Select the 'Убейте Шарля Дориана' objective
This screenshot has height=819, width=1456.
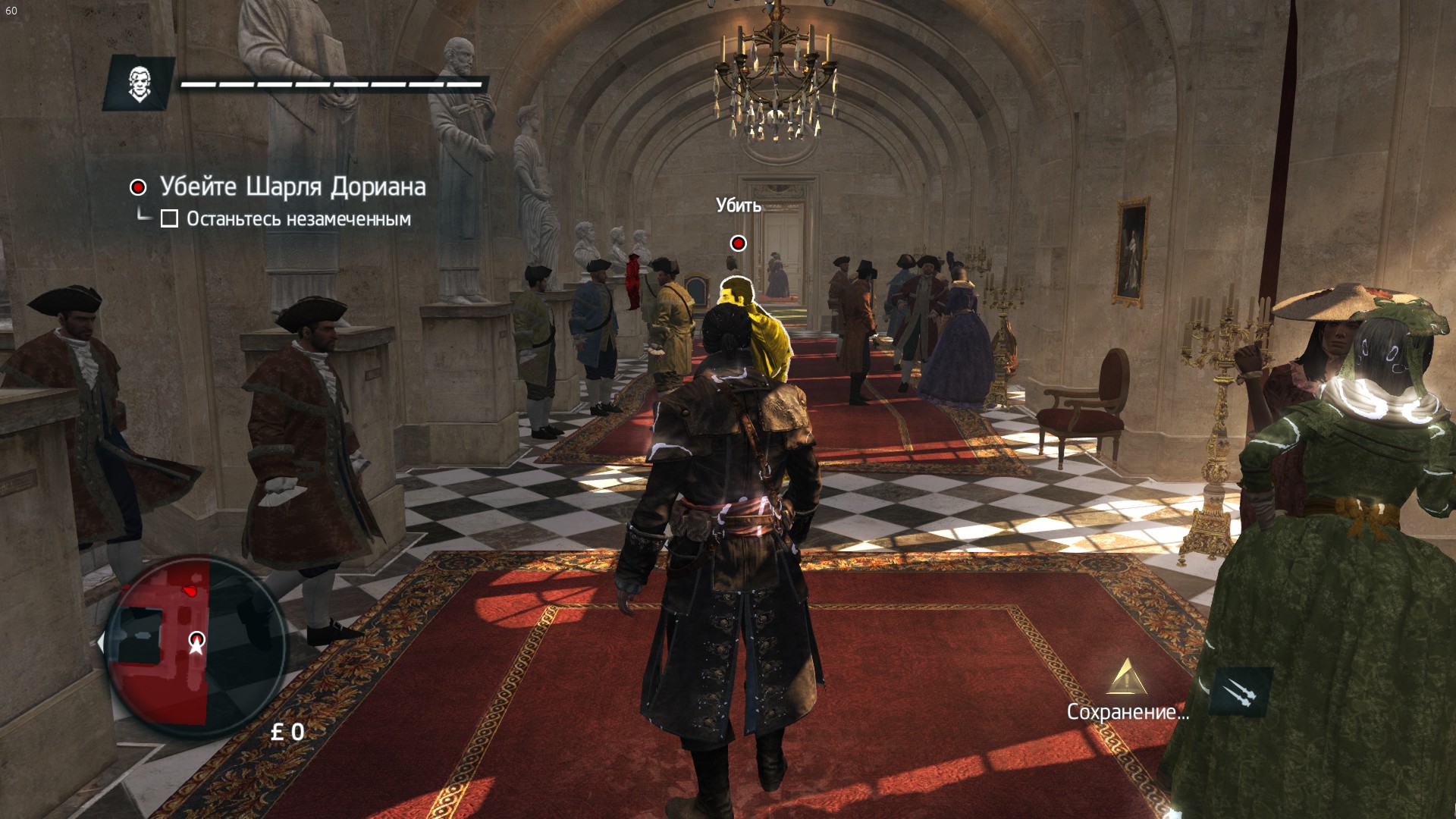pyautogui.click(x=292, y=187)
